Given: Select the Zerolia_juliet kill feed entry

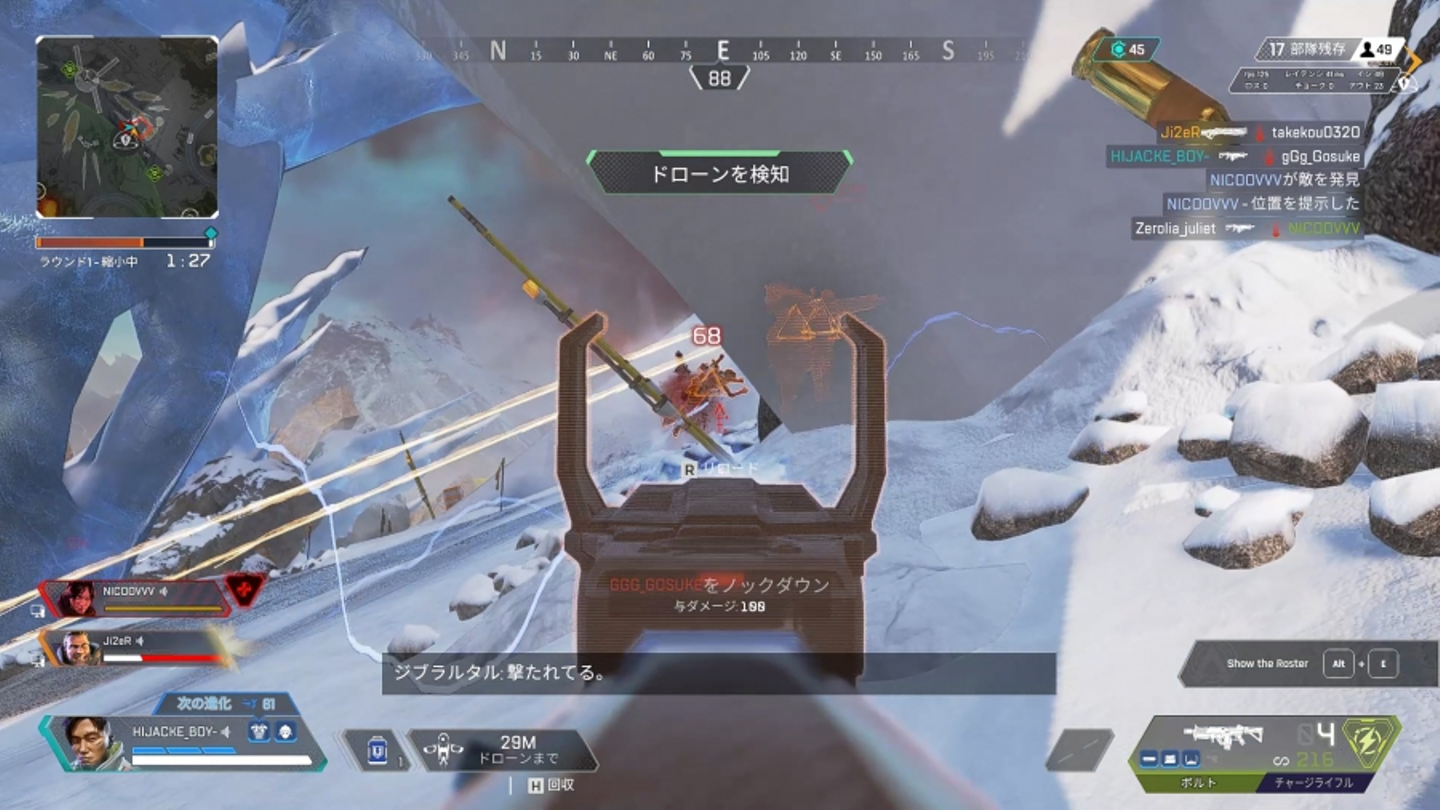Looking at the screenshot, I should [x=1246, y=229].
